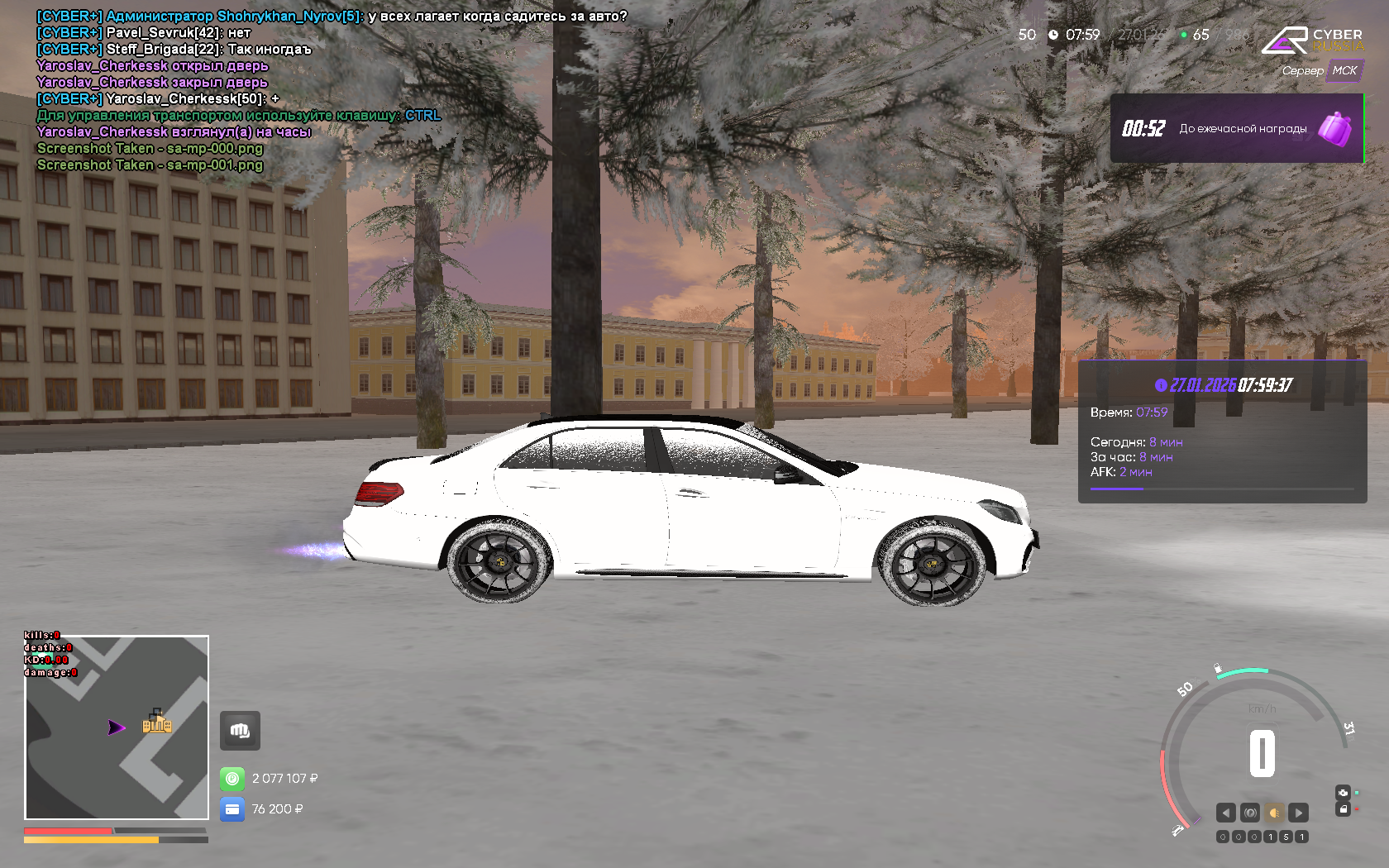Click the green cash balance icon
1389x868 pixels.
pos(232,779)
